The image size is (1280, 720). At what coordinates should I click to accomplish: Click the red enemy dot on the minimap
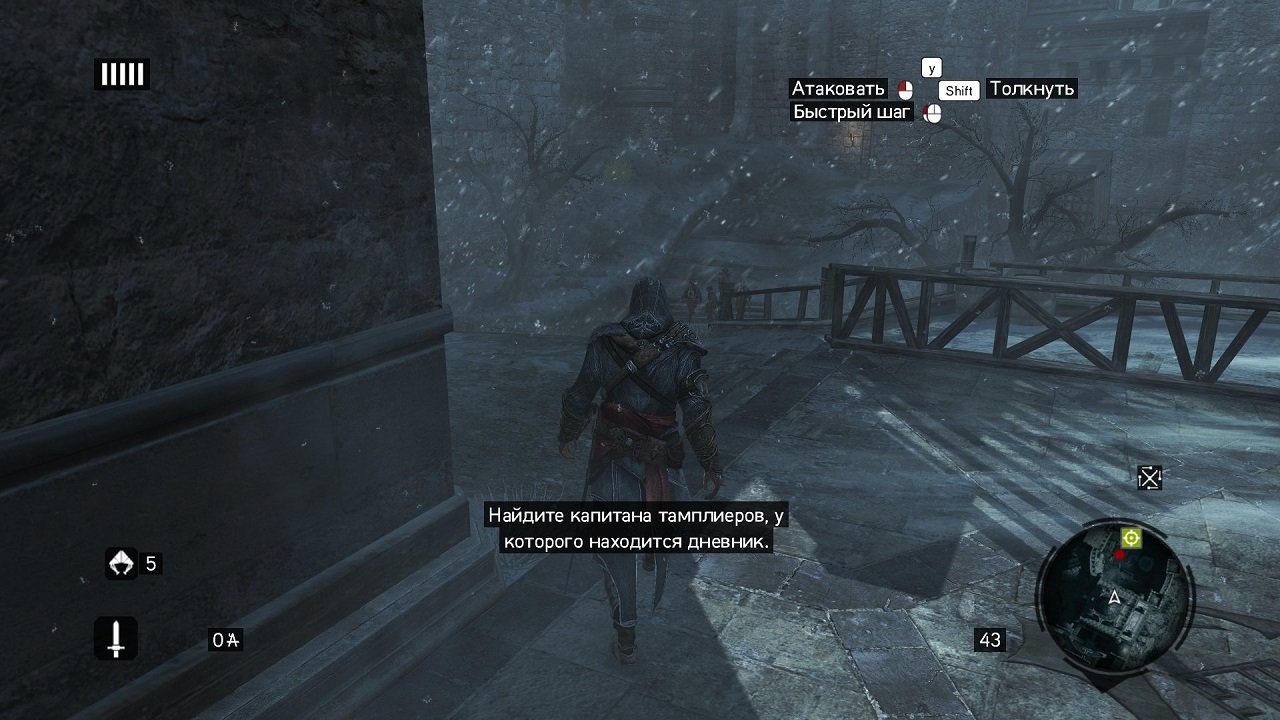1119,555
